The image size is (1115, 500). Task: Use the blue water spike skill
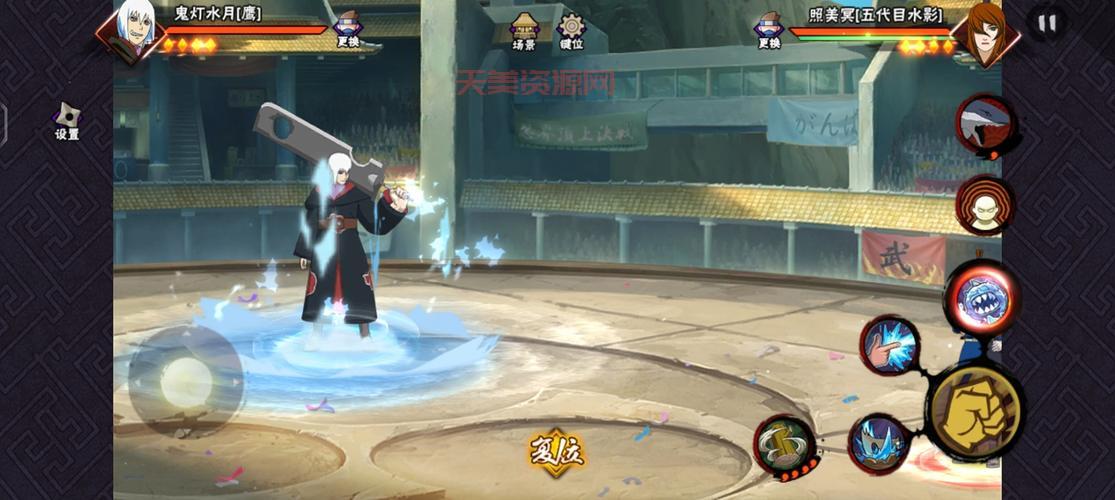coord(879,443)
